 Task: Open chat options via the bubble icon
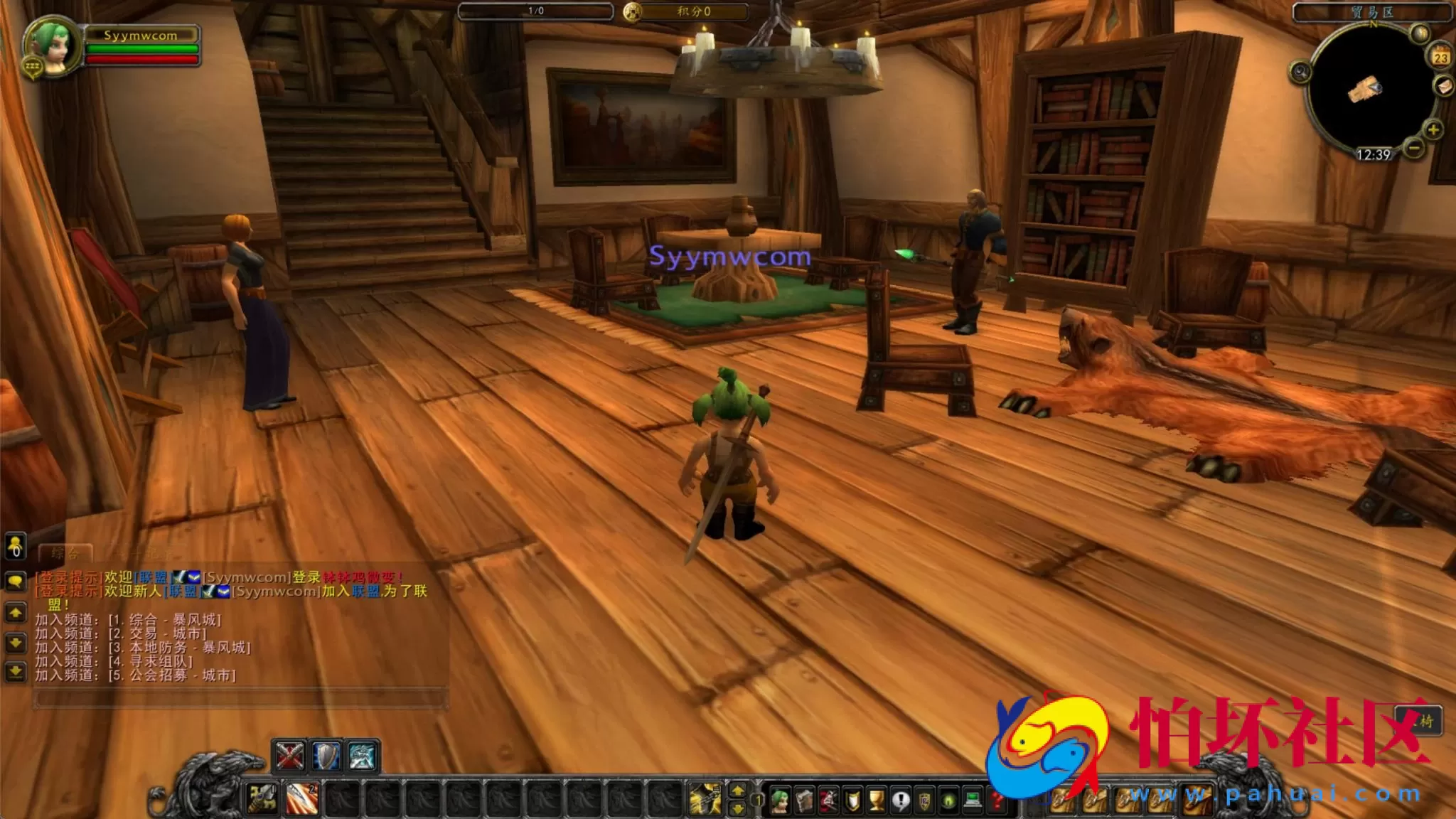click(16, 580)
